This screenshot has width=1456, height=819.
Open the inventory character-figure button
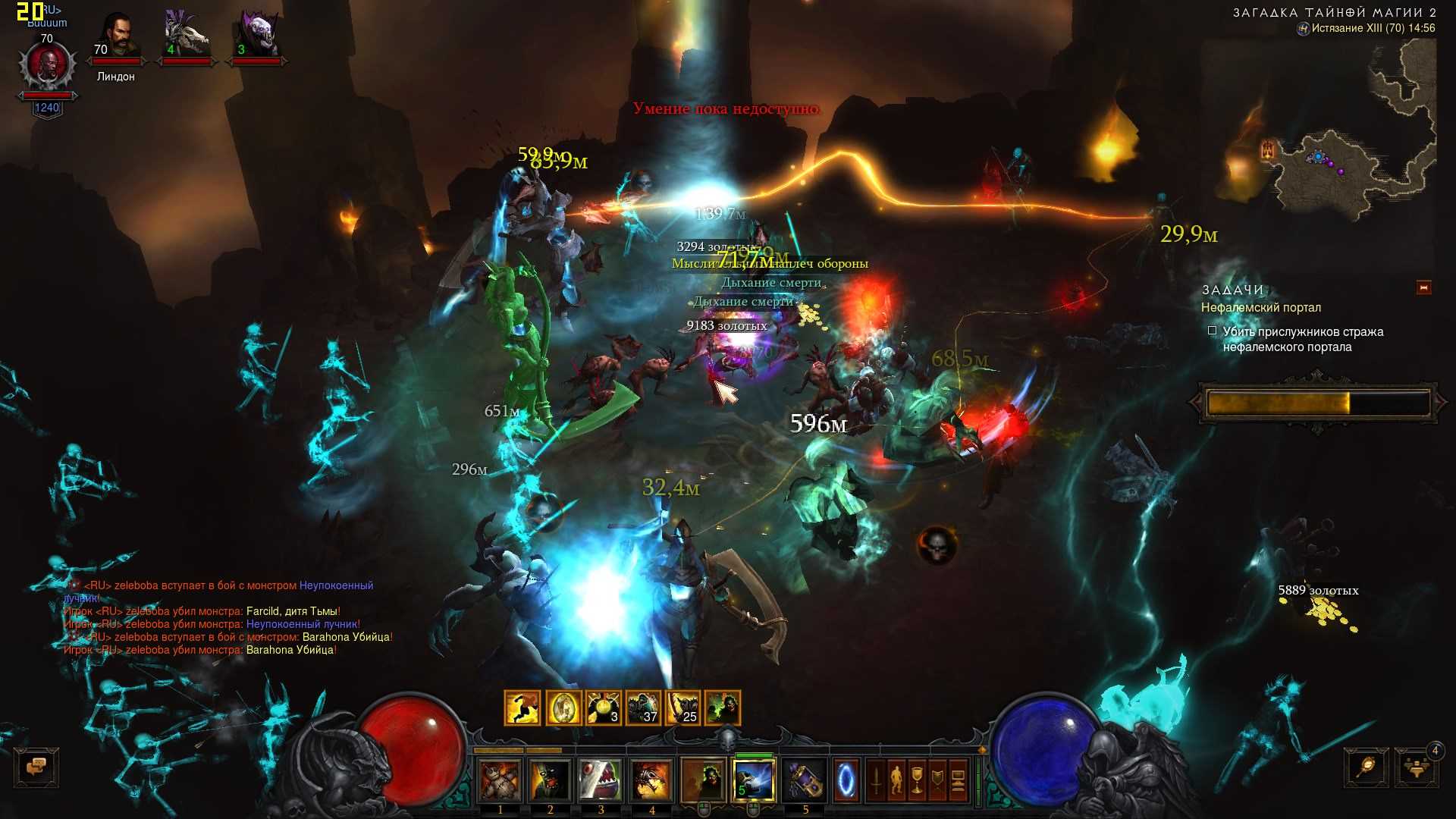(896, 781)
